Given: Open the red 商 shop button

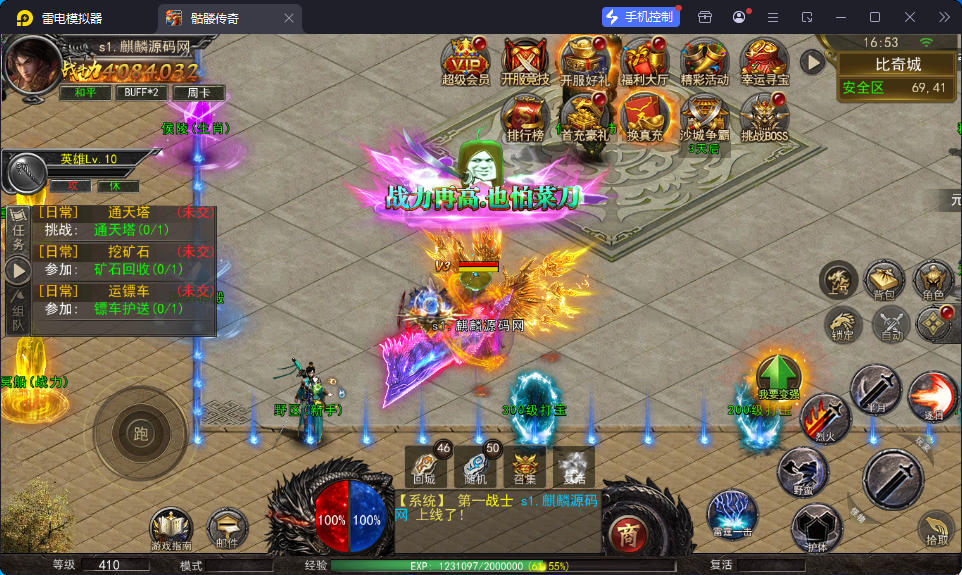Looking at the screenshot, I should (627, 529).
